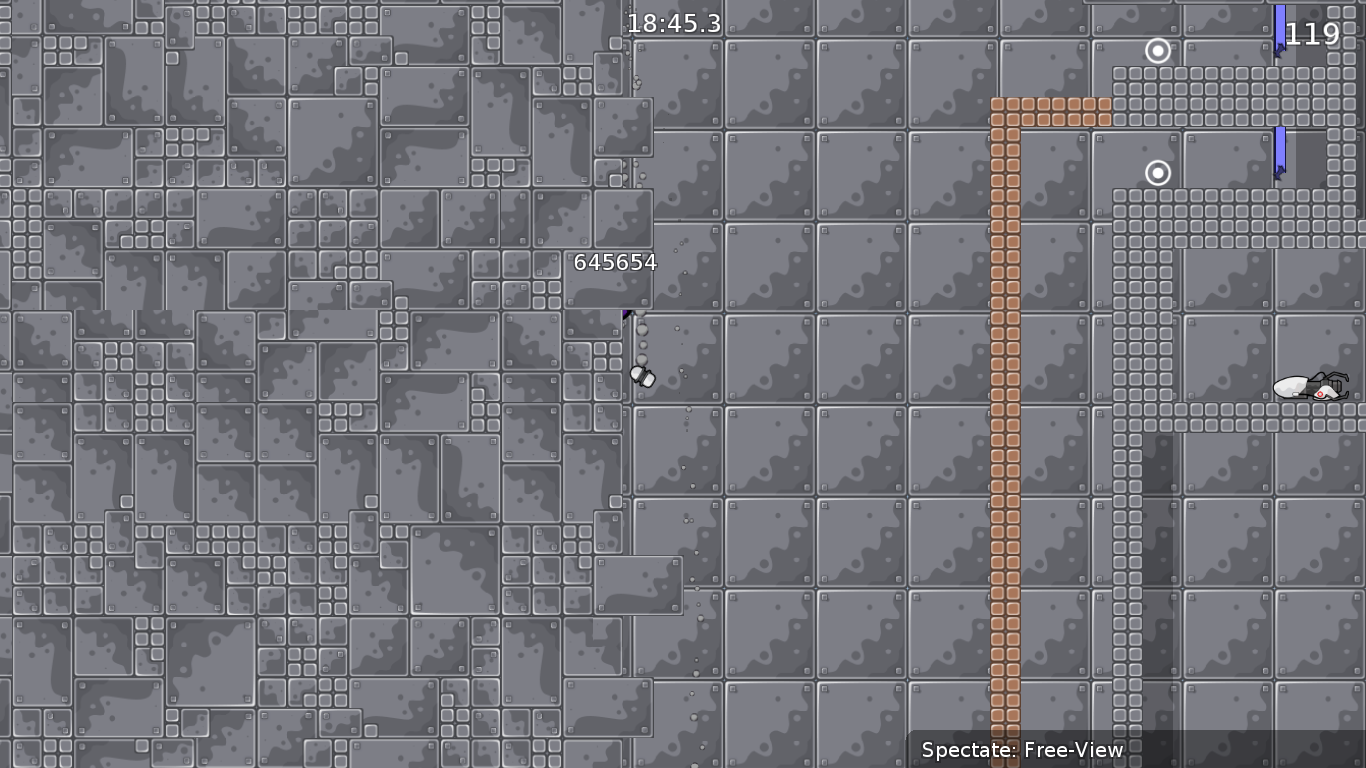Select the falling tee player character
The image size is (1366, 768).
point(641,376)
